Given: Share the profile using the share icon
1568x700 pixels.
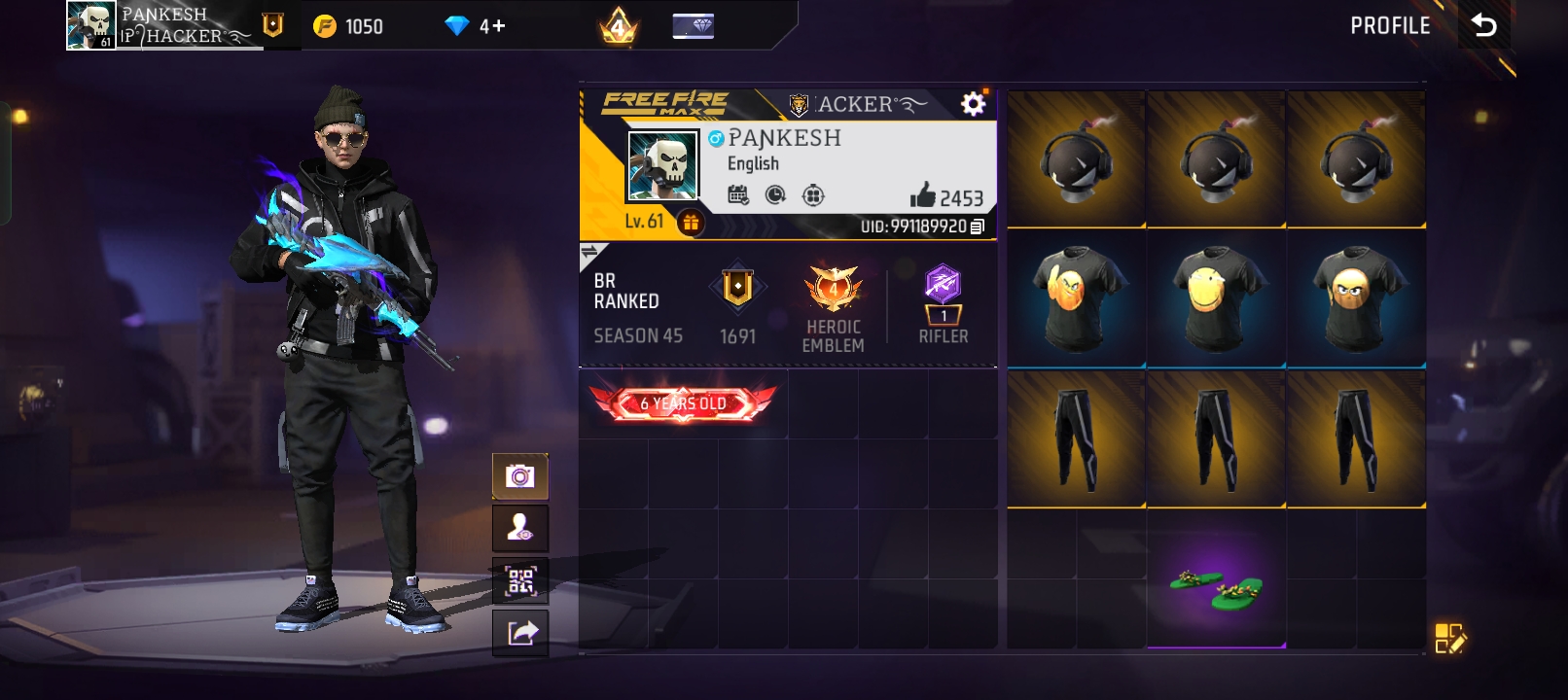Looking at the screenshot, I should click(520, 631).
